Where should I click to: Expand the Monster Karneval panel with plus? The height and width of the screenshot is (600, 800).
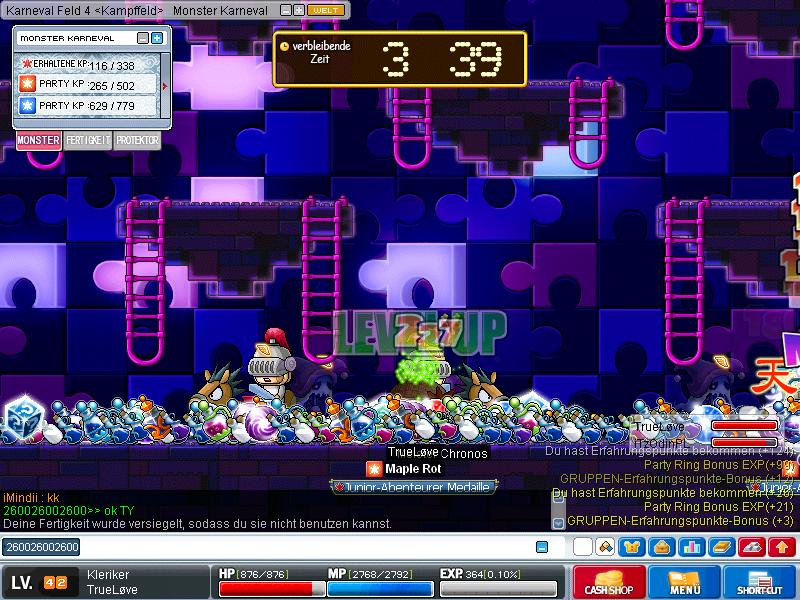coord(157,38)
